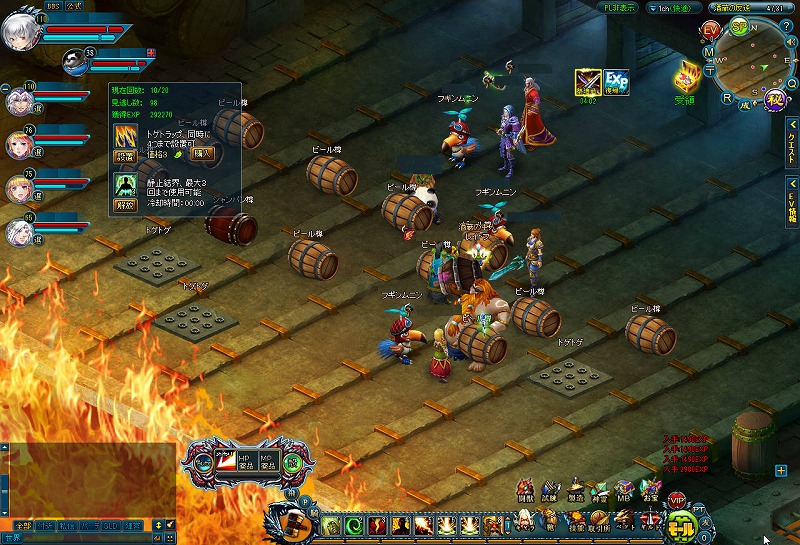Open the yellow モール shop button
This screenshot has height=545, width=800.
click(681, 525)
